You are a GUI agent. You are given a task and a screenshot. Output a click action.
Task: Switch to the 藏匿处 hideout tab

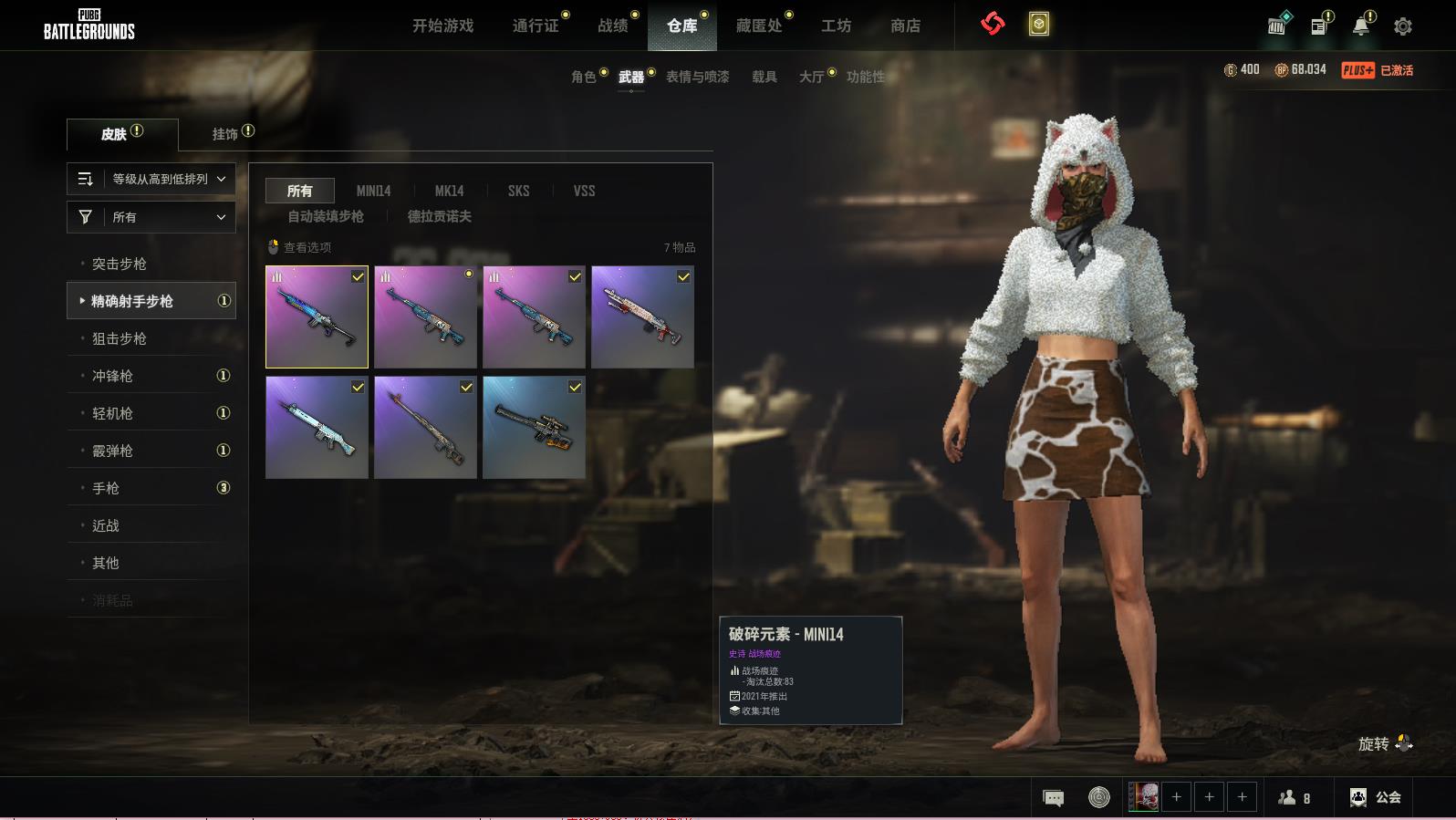pos(759,26)
